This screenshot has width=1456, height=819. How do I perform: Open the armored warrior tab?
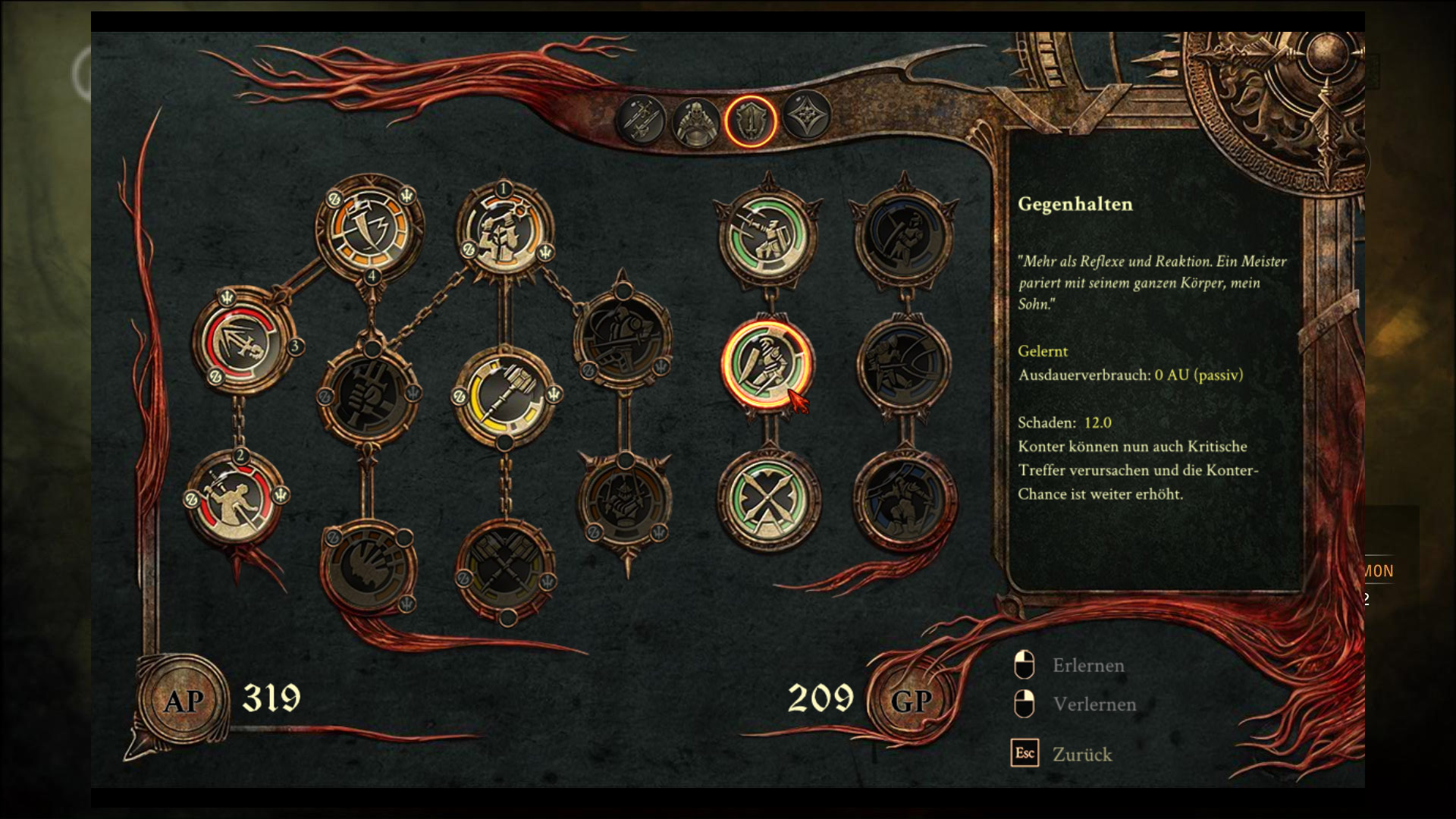(695, 121)
